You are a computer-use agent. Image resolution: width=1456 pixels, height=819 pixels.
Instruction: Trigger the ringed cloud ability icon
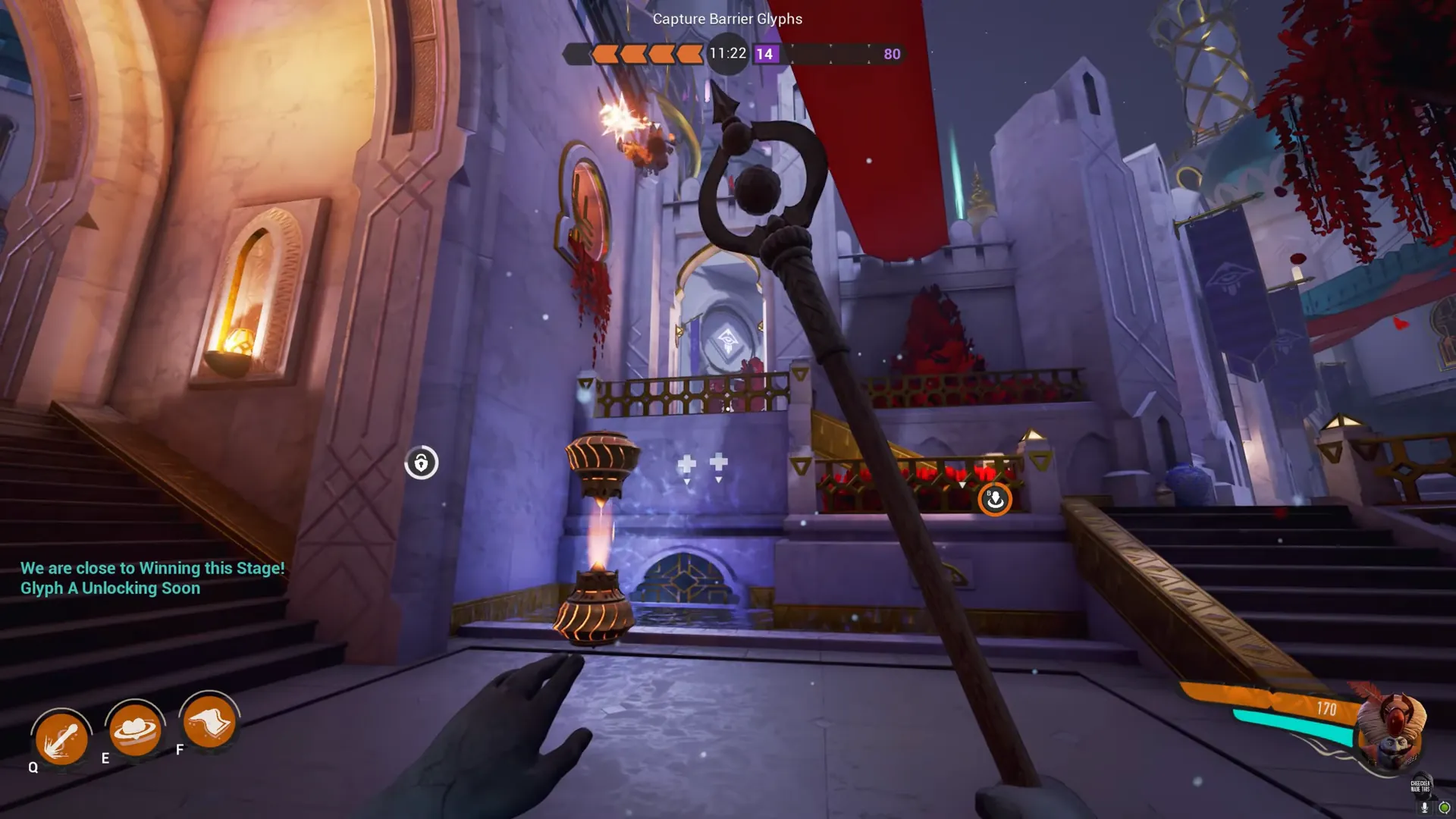134,729
